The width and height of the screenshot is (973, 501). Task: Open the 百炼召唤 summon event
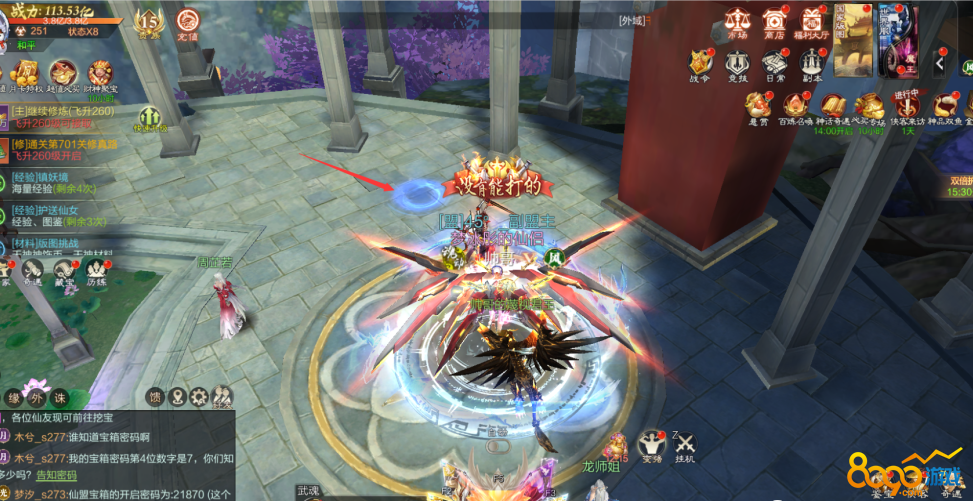click(x=796, y=106)
